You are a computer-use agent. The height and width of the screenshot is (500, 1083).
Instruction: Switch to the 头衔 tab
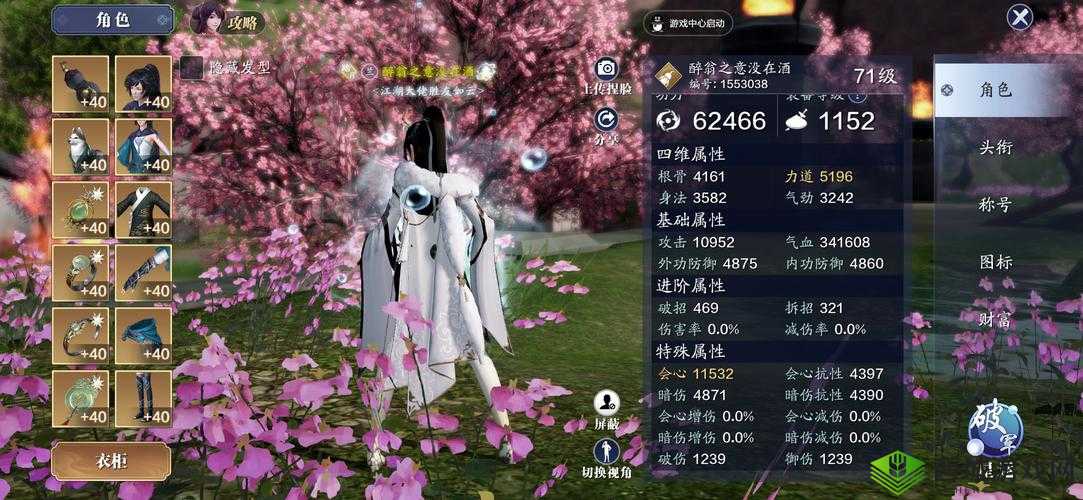996,148
